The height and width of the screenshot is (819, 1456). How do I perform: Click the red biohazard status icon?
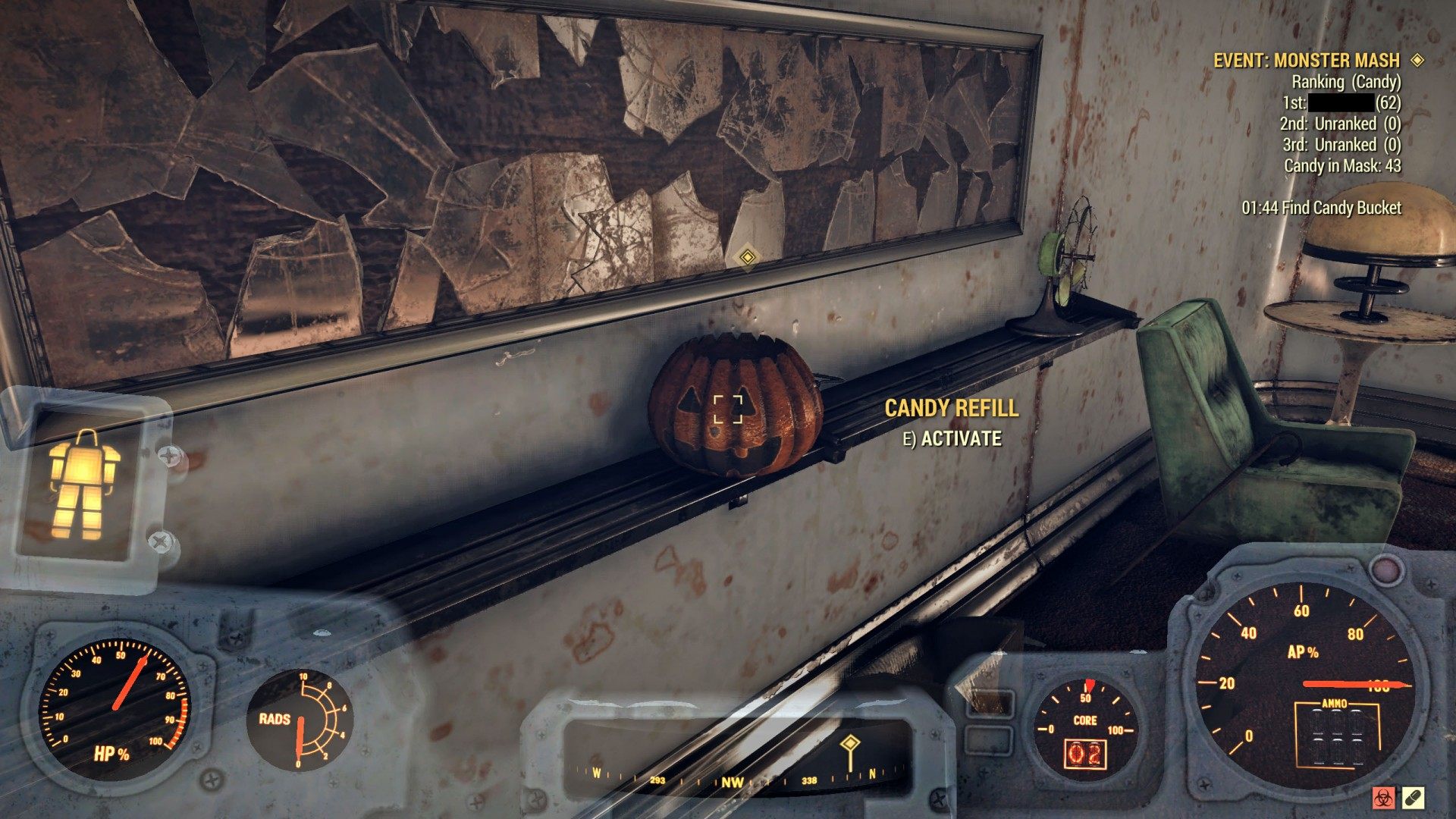pos(1385,798)
